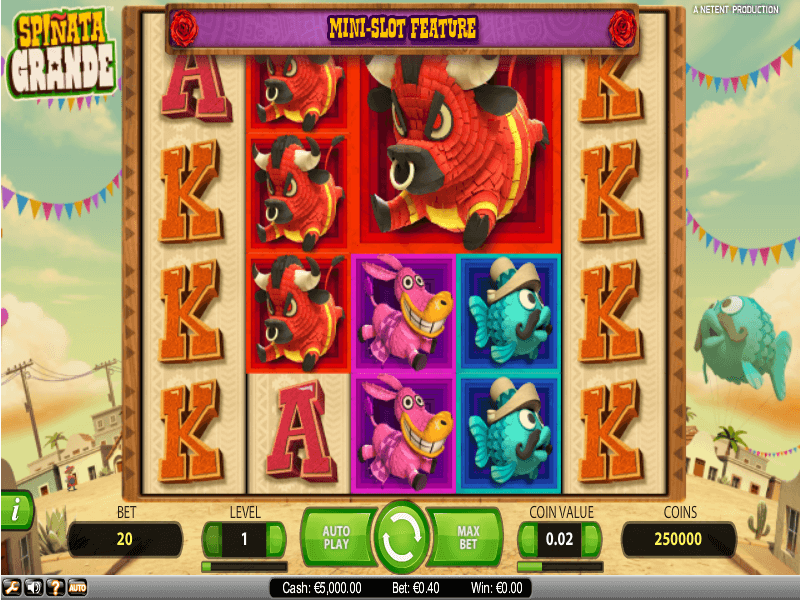Toggle sound with the speaker icon
This screenshot has width=800, height=600.
(33, 588)
